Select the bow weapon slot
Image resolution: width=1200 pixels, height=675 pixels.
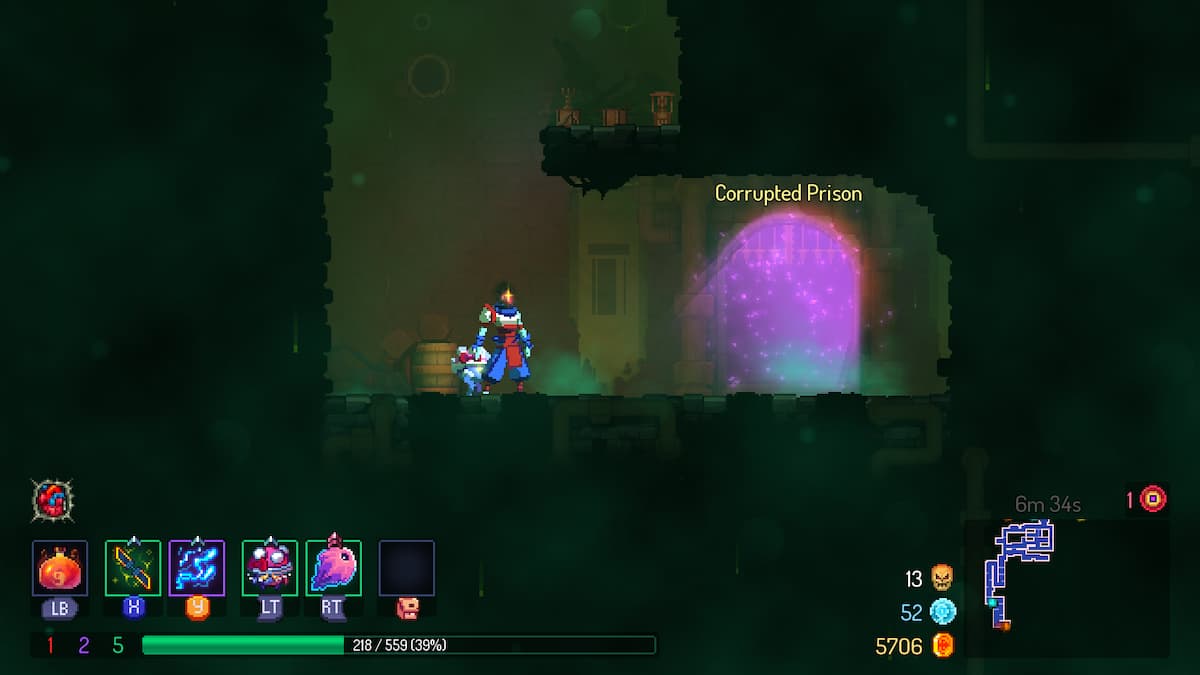tap(133, 568)
